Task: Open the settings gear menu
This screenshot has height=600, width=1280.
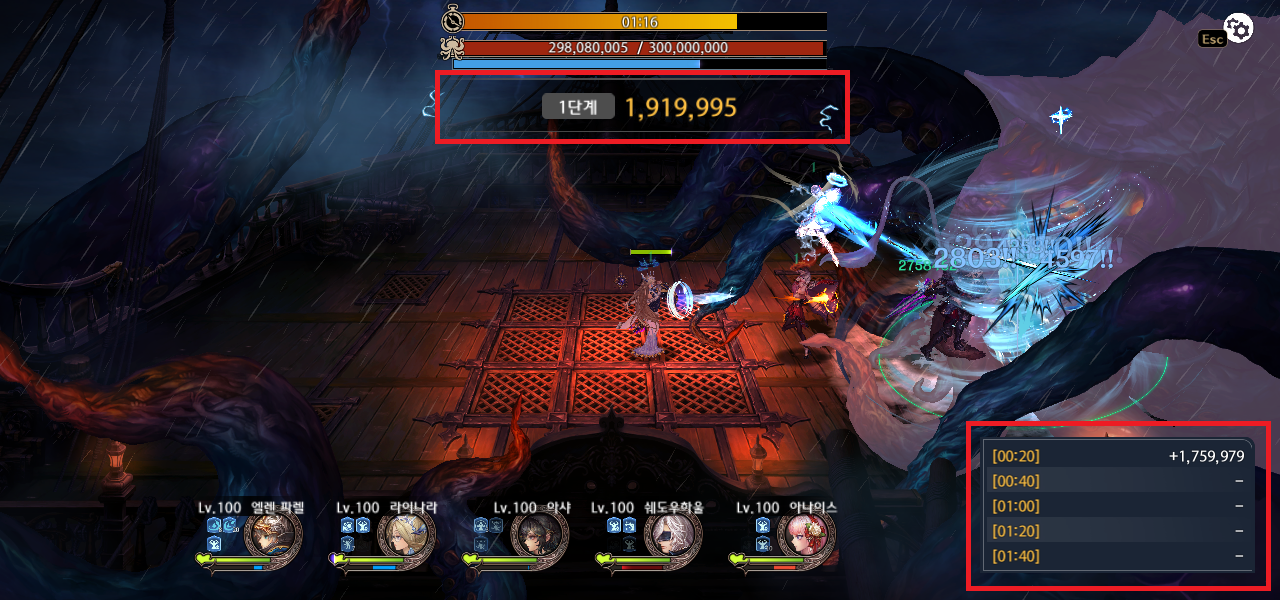Action: (x=1239, y=29)
